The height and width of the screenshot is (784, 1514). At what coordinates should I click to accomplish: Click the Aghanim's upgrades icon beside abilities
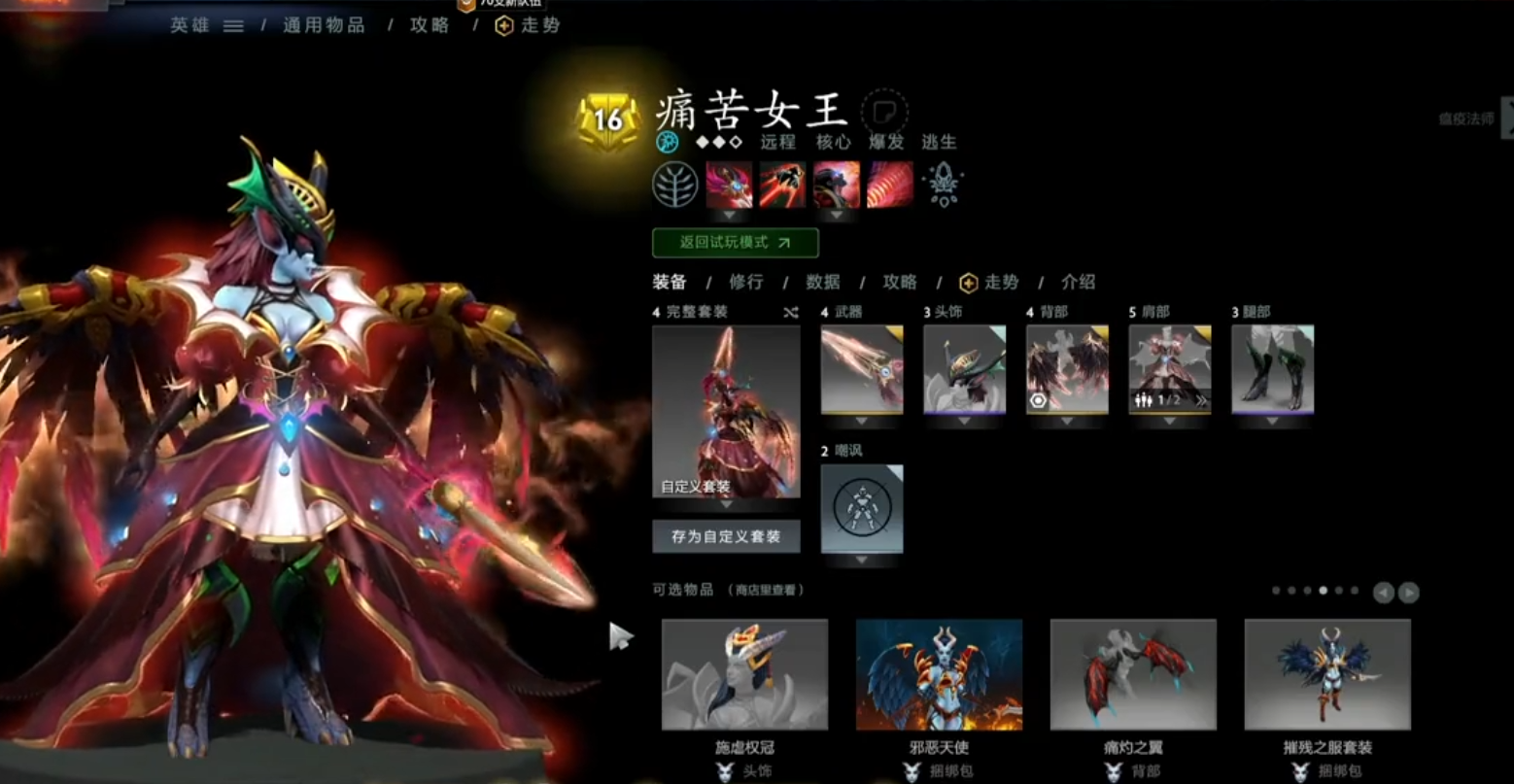click(944, 187)
